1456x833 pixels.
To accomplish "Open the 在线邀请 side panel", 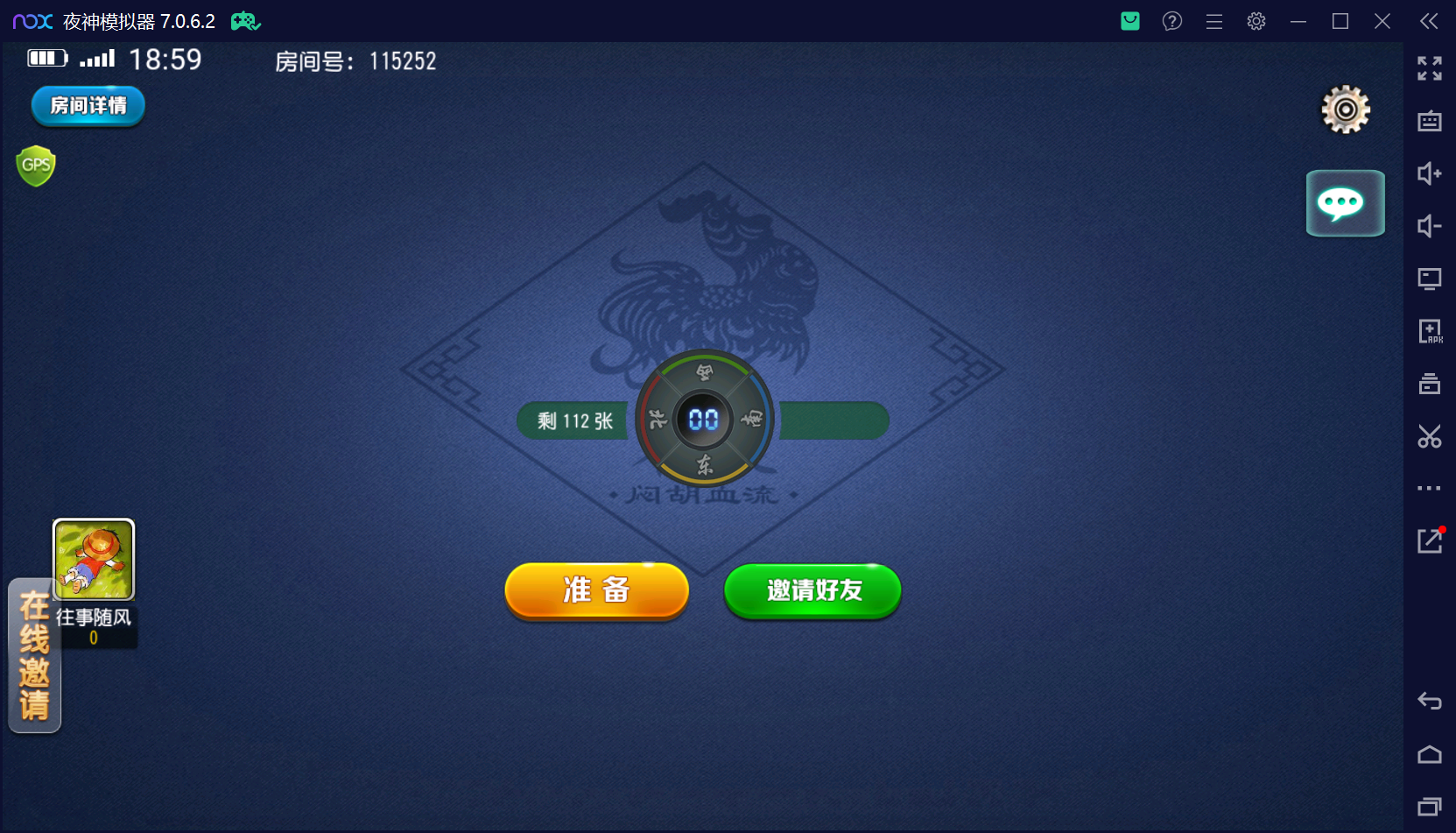I will [x=33, y=656].
